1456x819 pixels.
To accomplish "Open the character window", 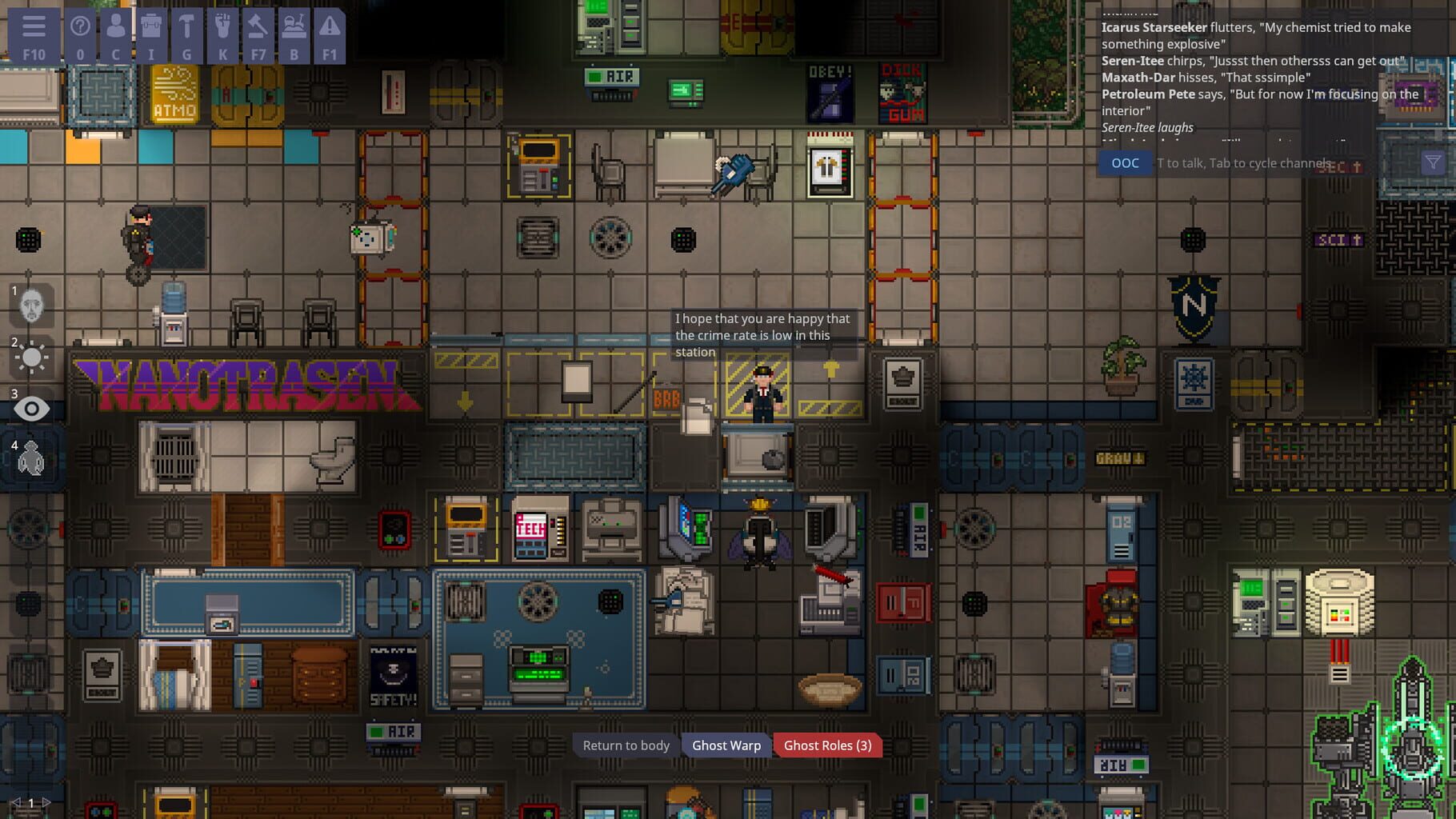I will tap(114, 35).
